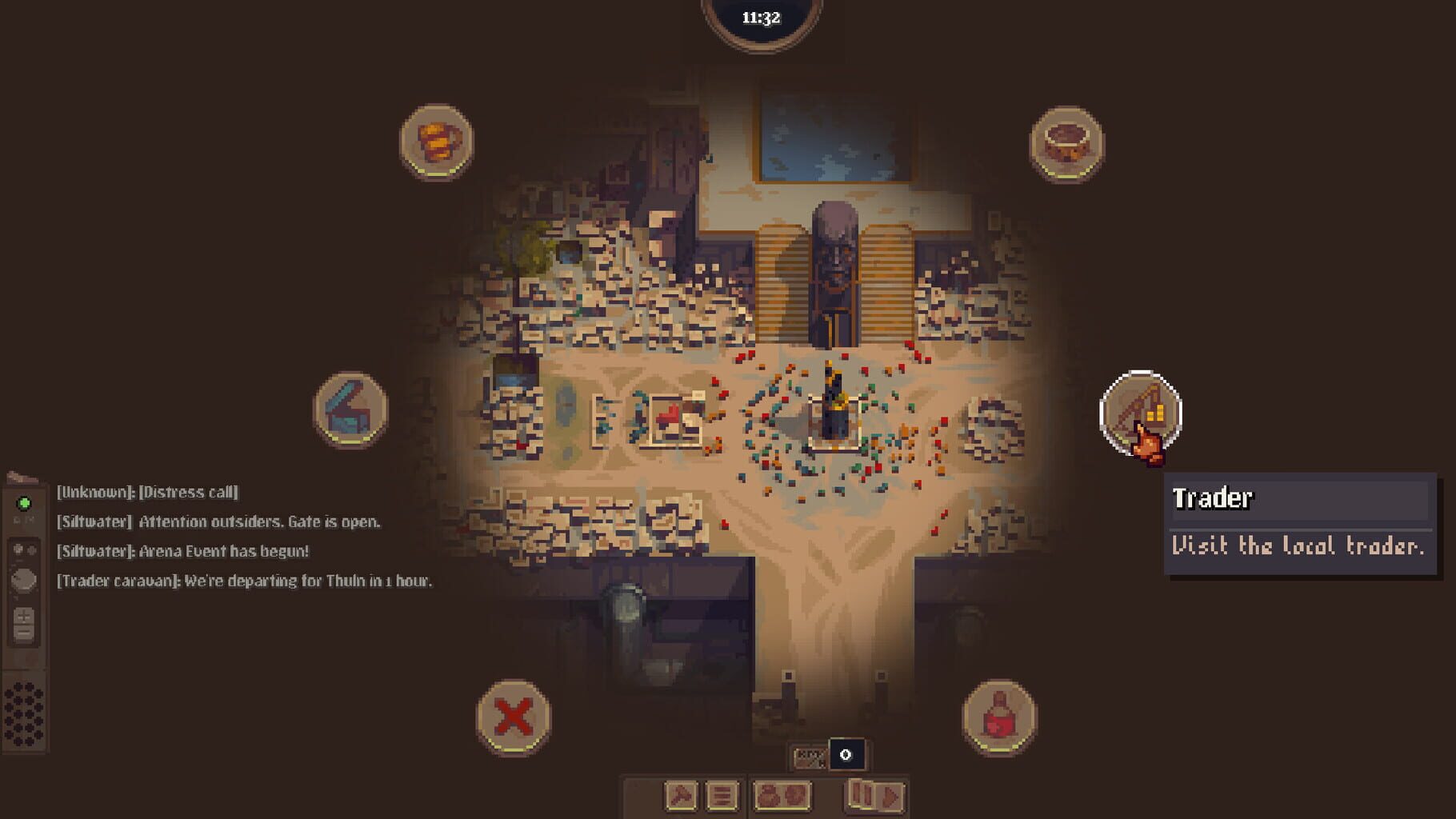Open the journal list icon in the toolbar
Image resolution: width=1456 pixels, height=819 pixels.
tap(722, 796)
